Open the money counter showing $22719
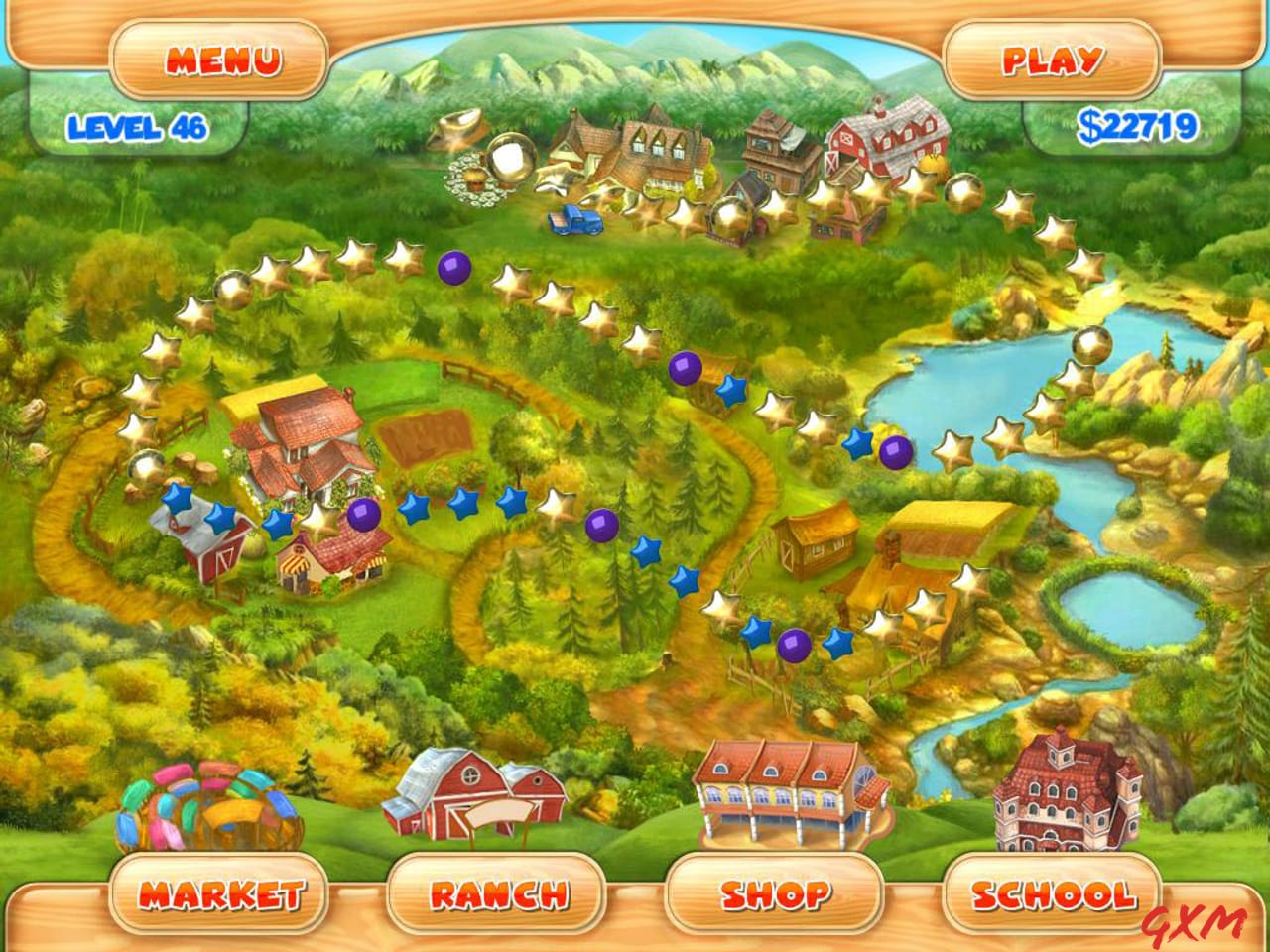The image size is (1270, 952). [x=1139, y=125]
